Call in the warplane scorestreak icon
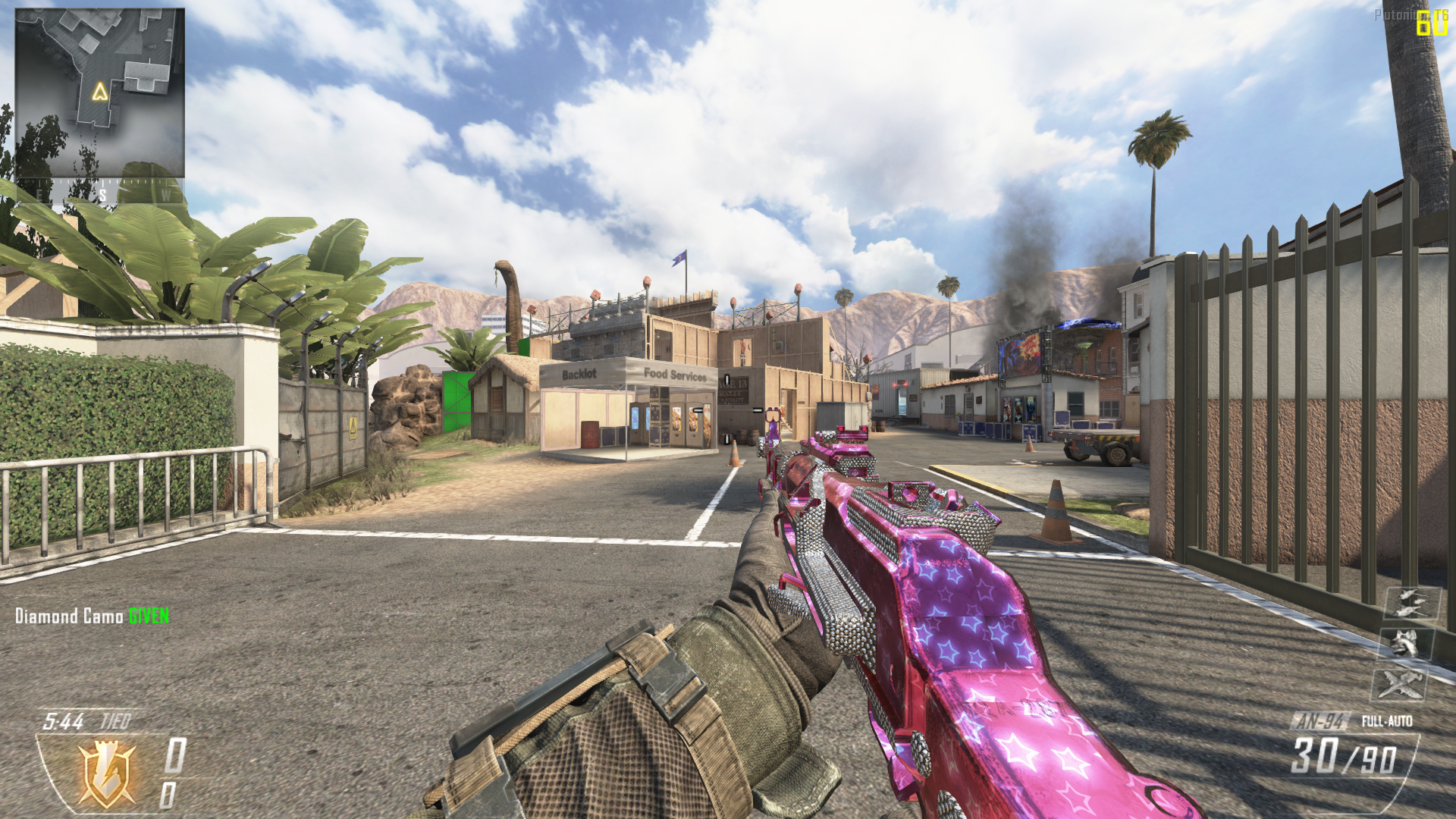Viewport: 1456px width, 819px height. 1399,684
